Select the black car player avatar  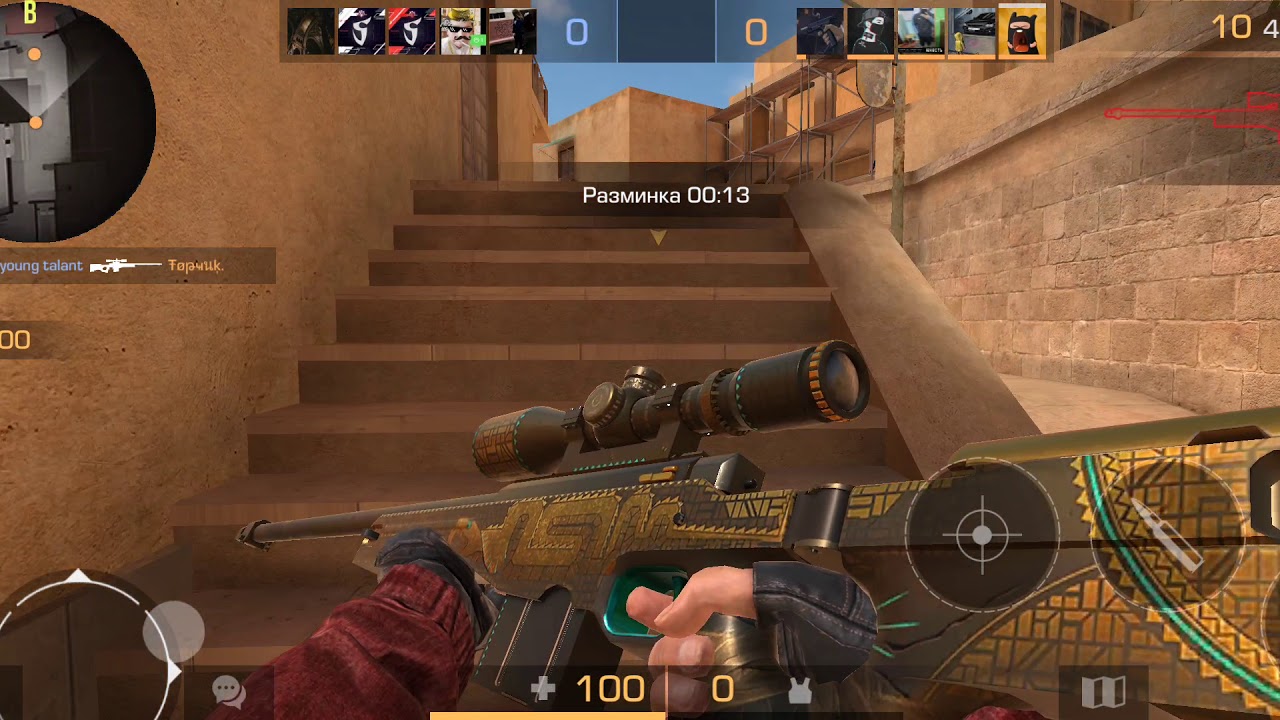pos(971,32)
